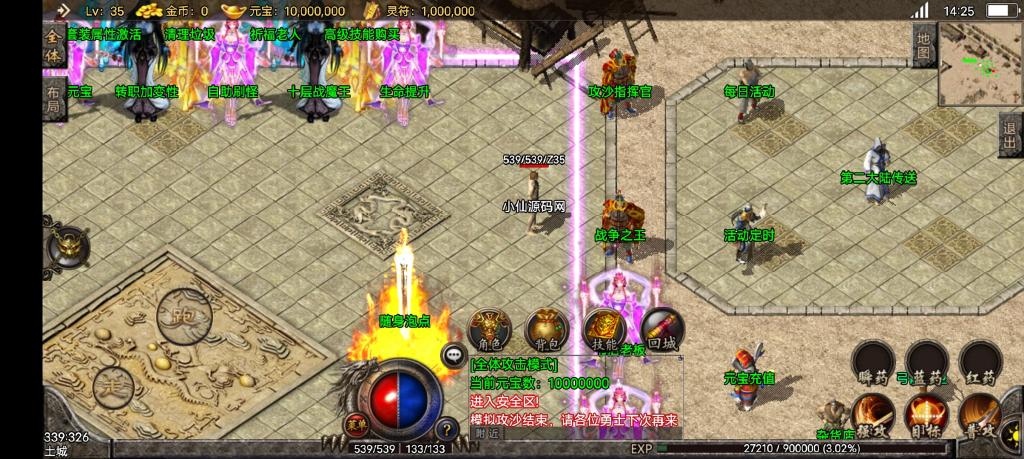Open the 菜单 menu button
The image size is (1024, 459).
point(356,423)
